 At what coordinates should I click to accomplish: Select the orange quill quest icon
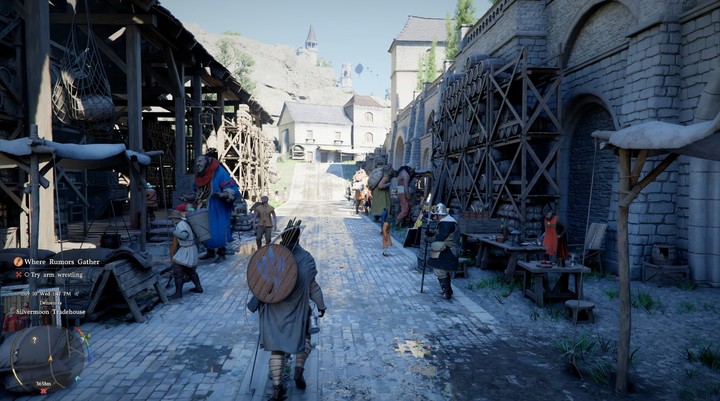pos(18,261)
